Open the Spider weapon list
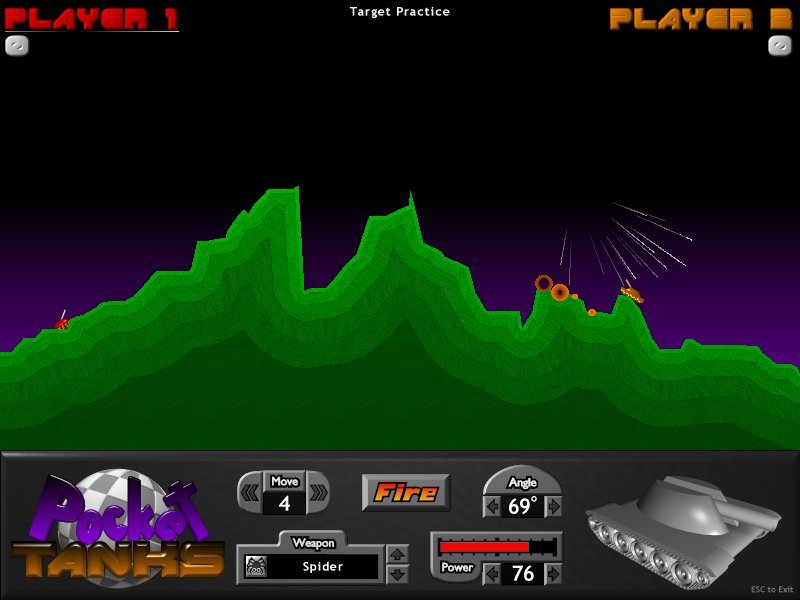Image resolution: width=800 pixels, height=600 pixels. (323, 567)
